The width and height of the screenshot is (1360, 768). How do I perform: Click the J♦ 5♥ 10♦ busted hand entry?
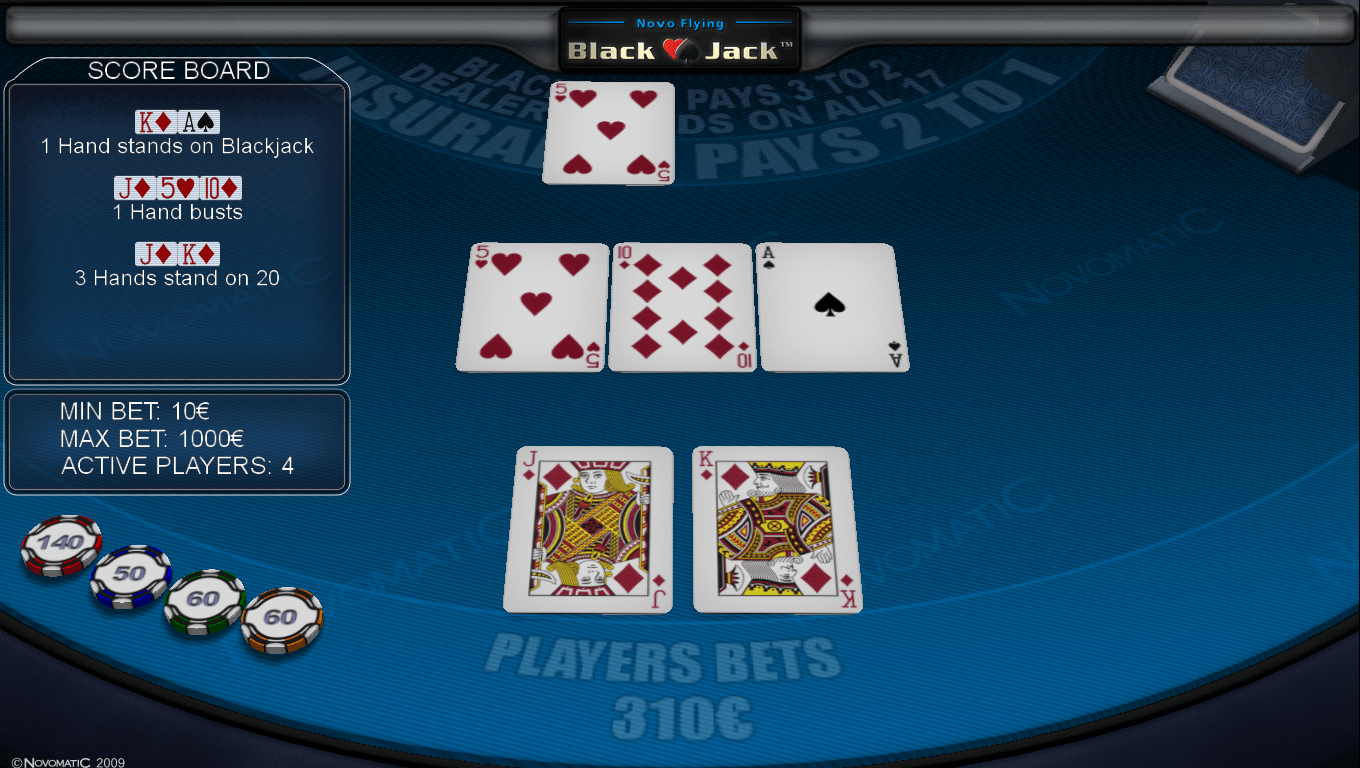(177, 187)
